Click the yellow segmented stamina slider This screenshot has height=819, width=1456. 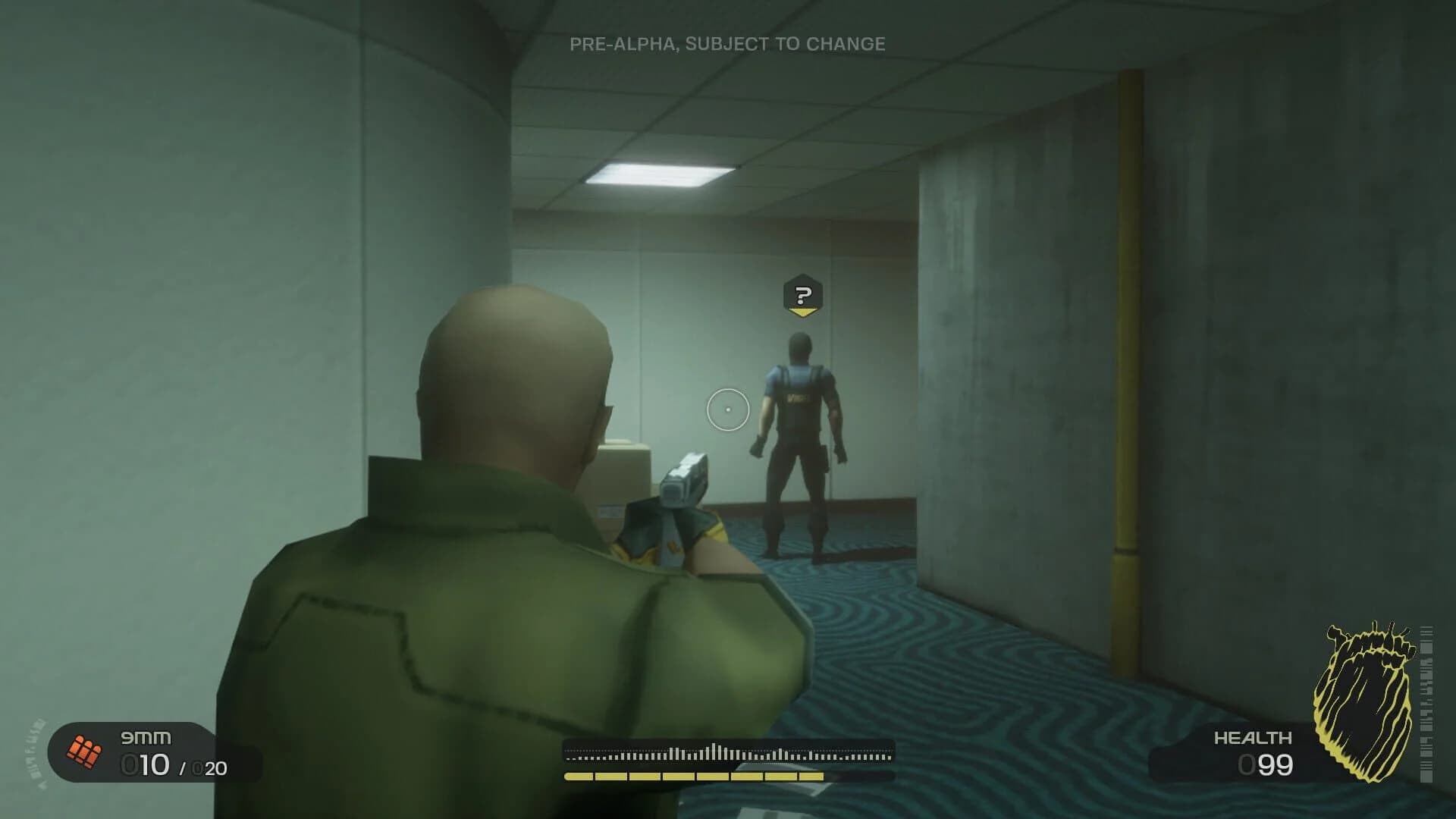pyautogui.click(x=694, y=775)
